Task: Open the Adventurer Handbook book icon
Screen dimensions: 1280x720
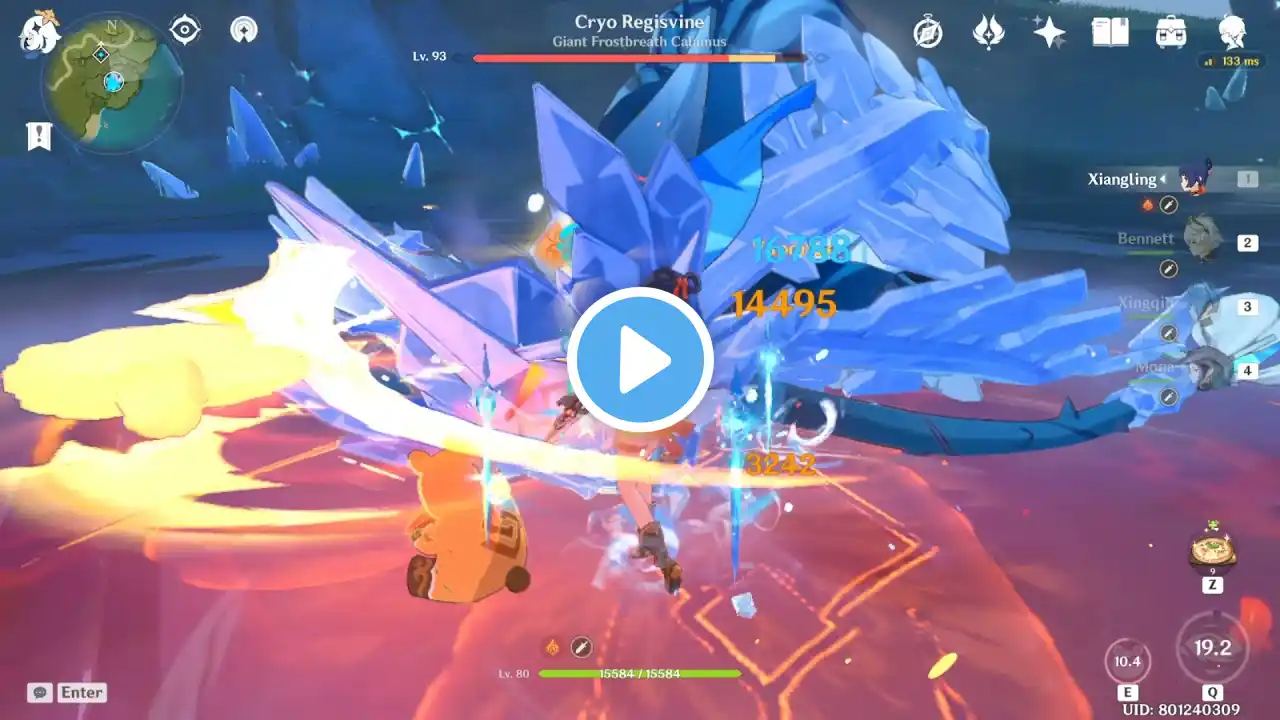Action: click(1110, 32)
